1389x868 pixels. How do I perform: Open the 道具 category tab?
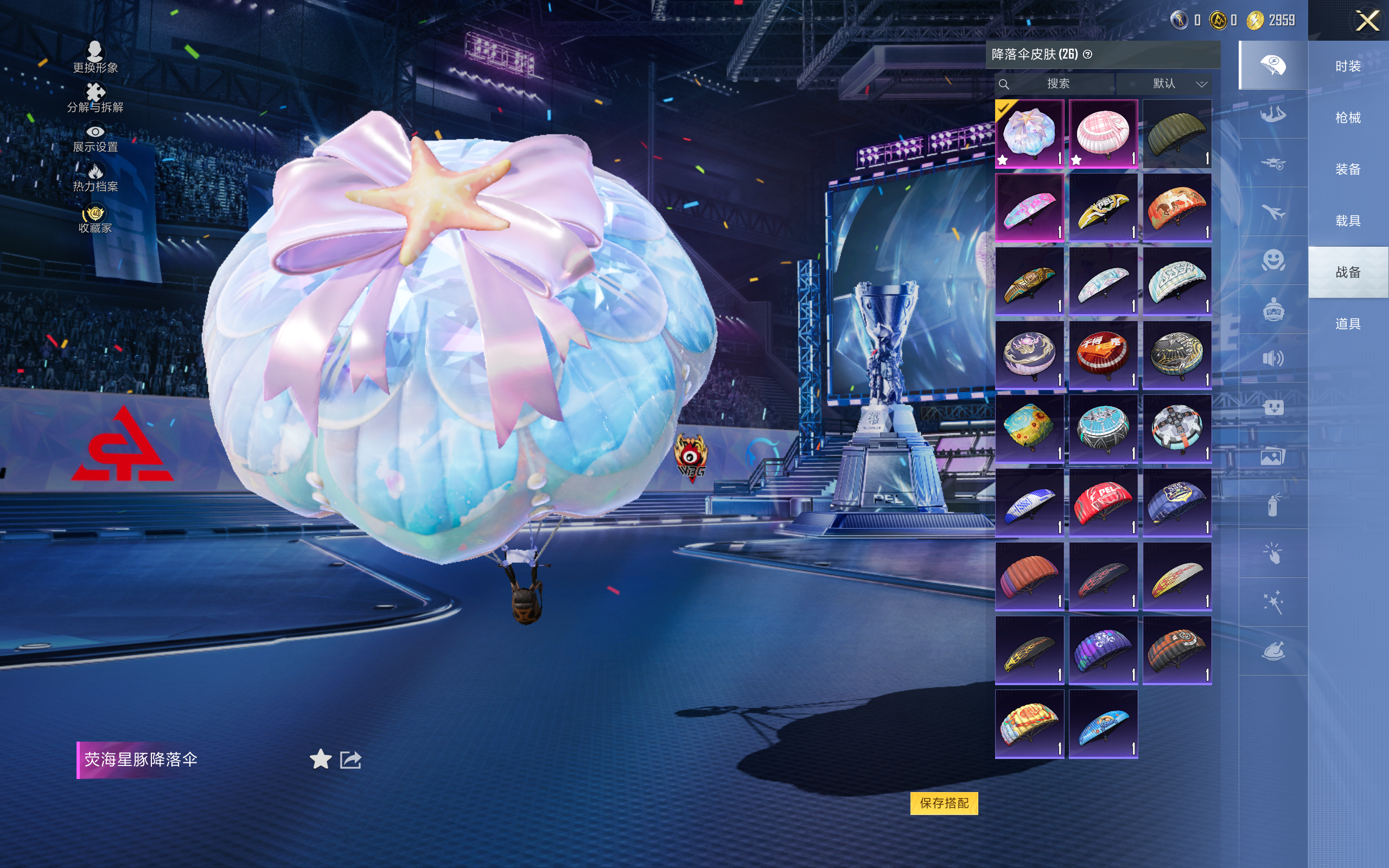click(x=1348, y=324)
